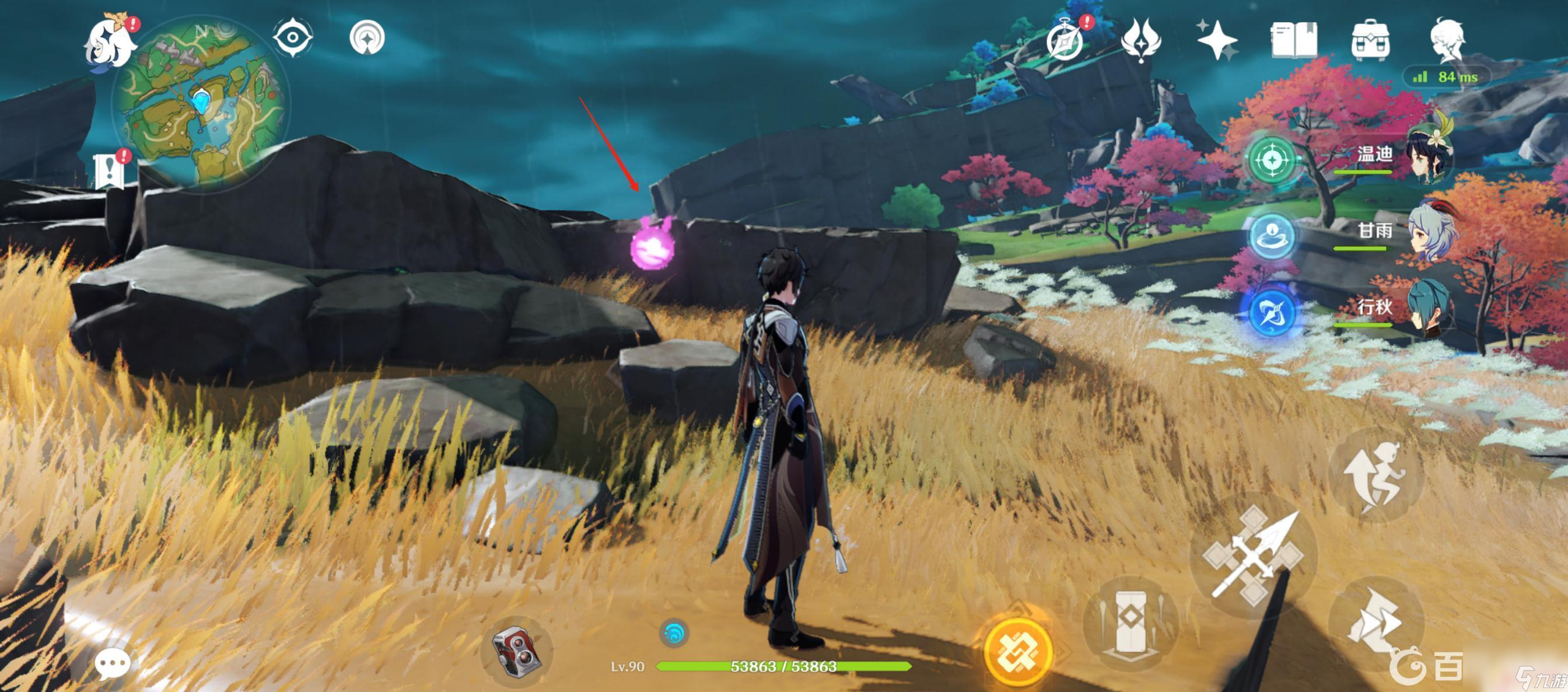Open the chat speech bubble
Screen dimensions: 1568x692
pos(113,662)
